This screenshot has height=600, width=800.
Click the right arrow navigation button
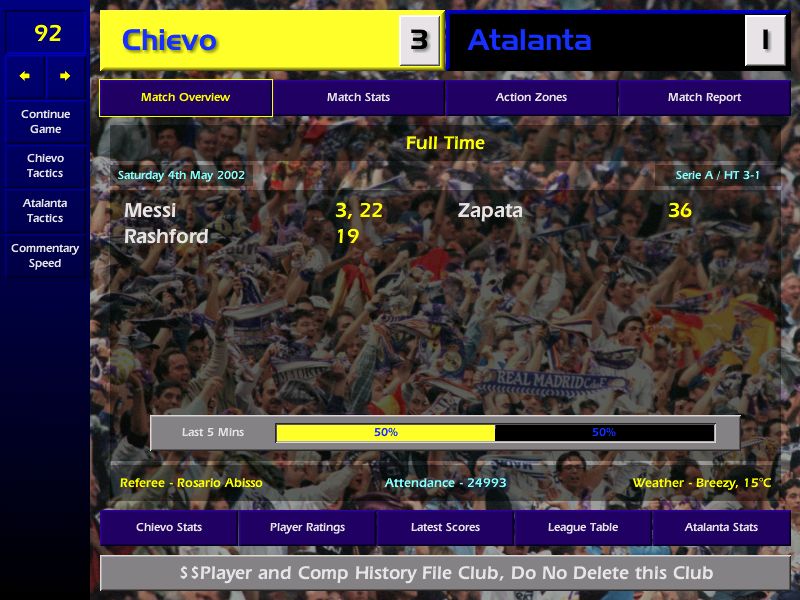tap(65, 76)
